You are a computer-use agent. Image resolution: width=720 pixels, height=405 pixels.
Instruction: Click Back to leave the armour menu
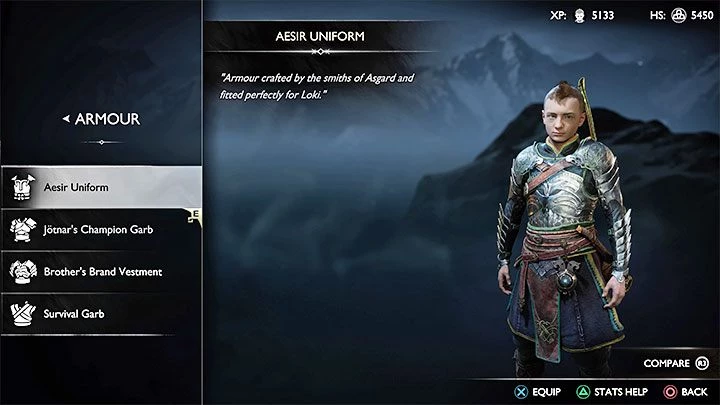[686, 391]
